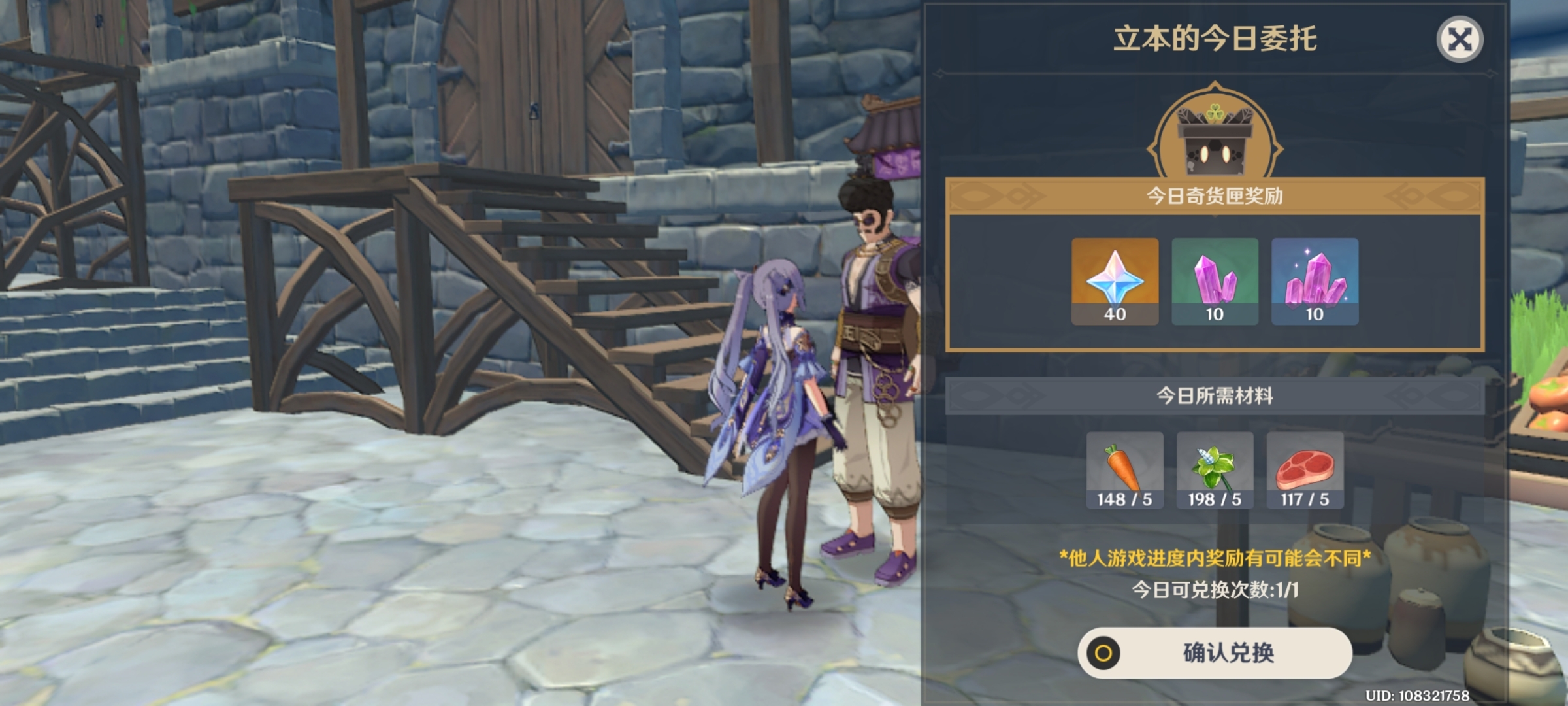The width and height of the screenshot is (1568, 706).
Task: Close the 立本的今日委托 panel
Action: tap(1460, 40)
